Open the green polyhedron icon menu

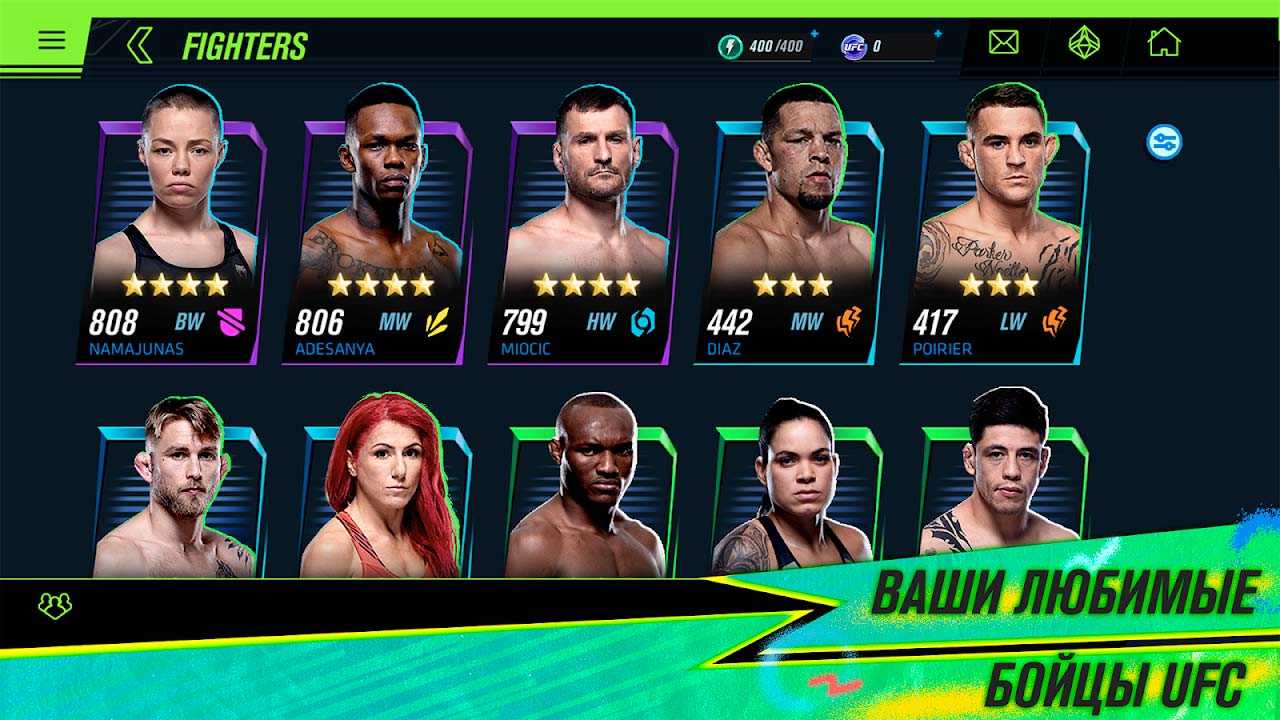pyautogui.click(x=1084, y=42)
